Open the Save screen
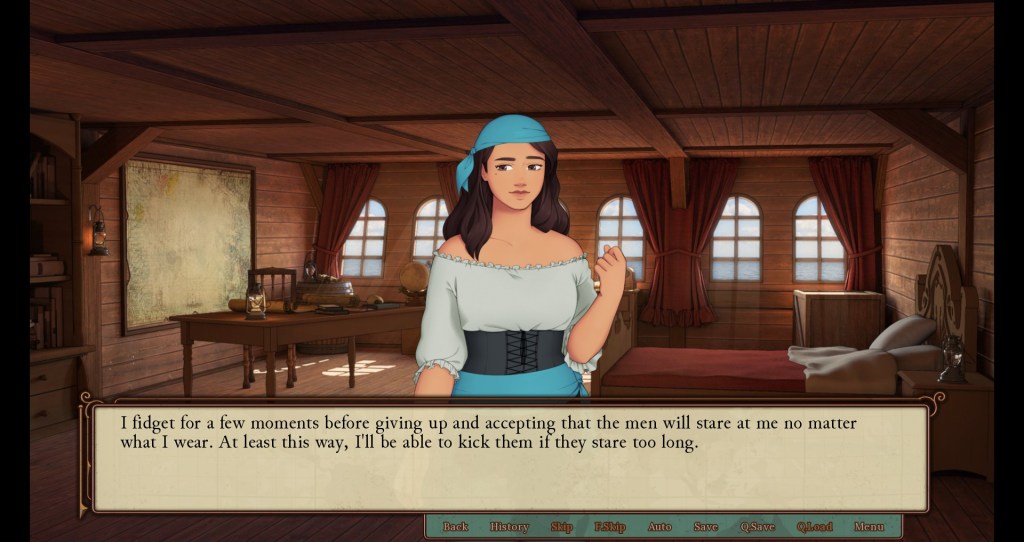 pyautogui.click(x=705, y=527)
